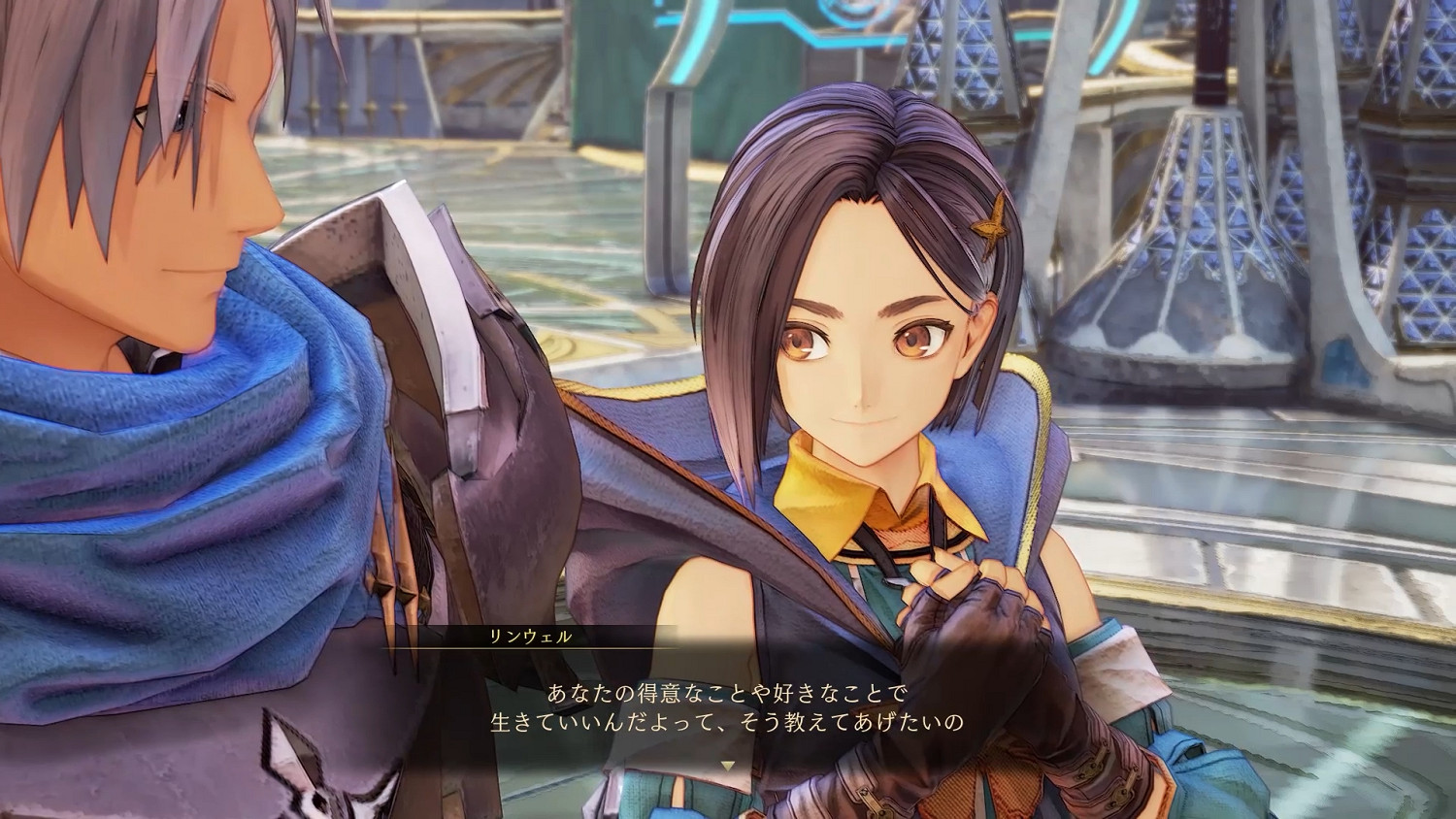This screenshot has height=819, width=1456.
Task: Advance dialogue with the triangle indicator
Action: click(728, 767)
